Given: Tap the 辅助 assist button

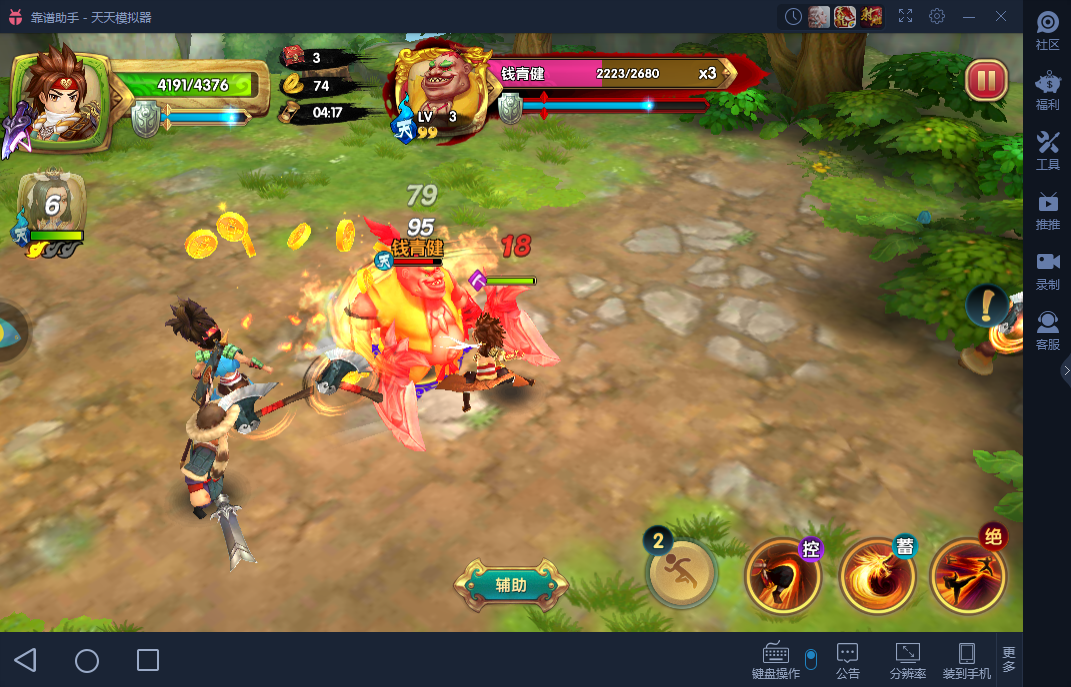Looking at the screenshot, I should click(x=511, y=585).
